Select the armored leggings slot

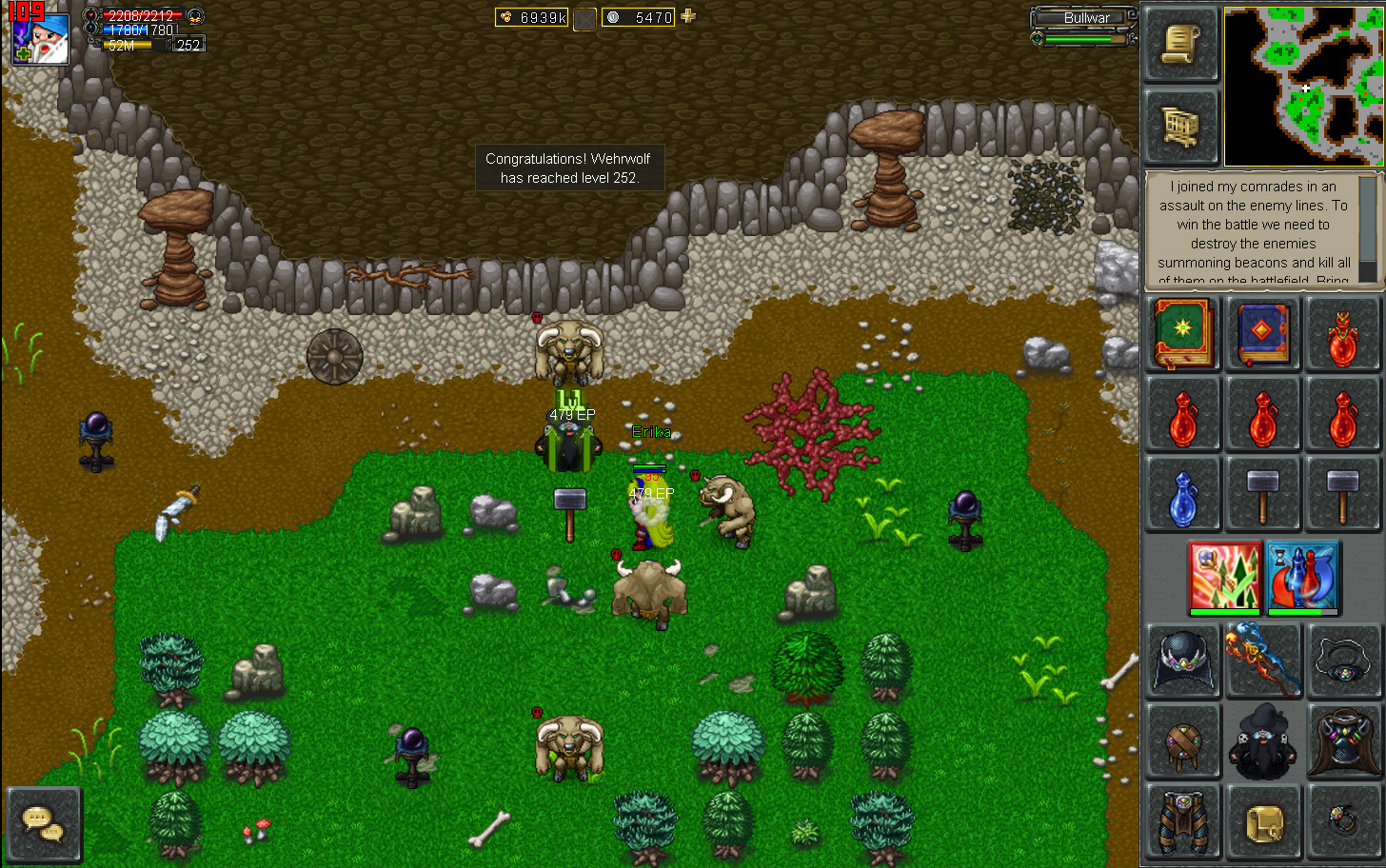(1182, 820)
